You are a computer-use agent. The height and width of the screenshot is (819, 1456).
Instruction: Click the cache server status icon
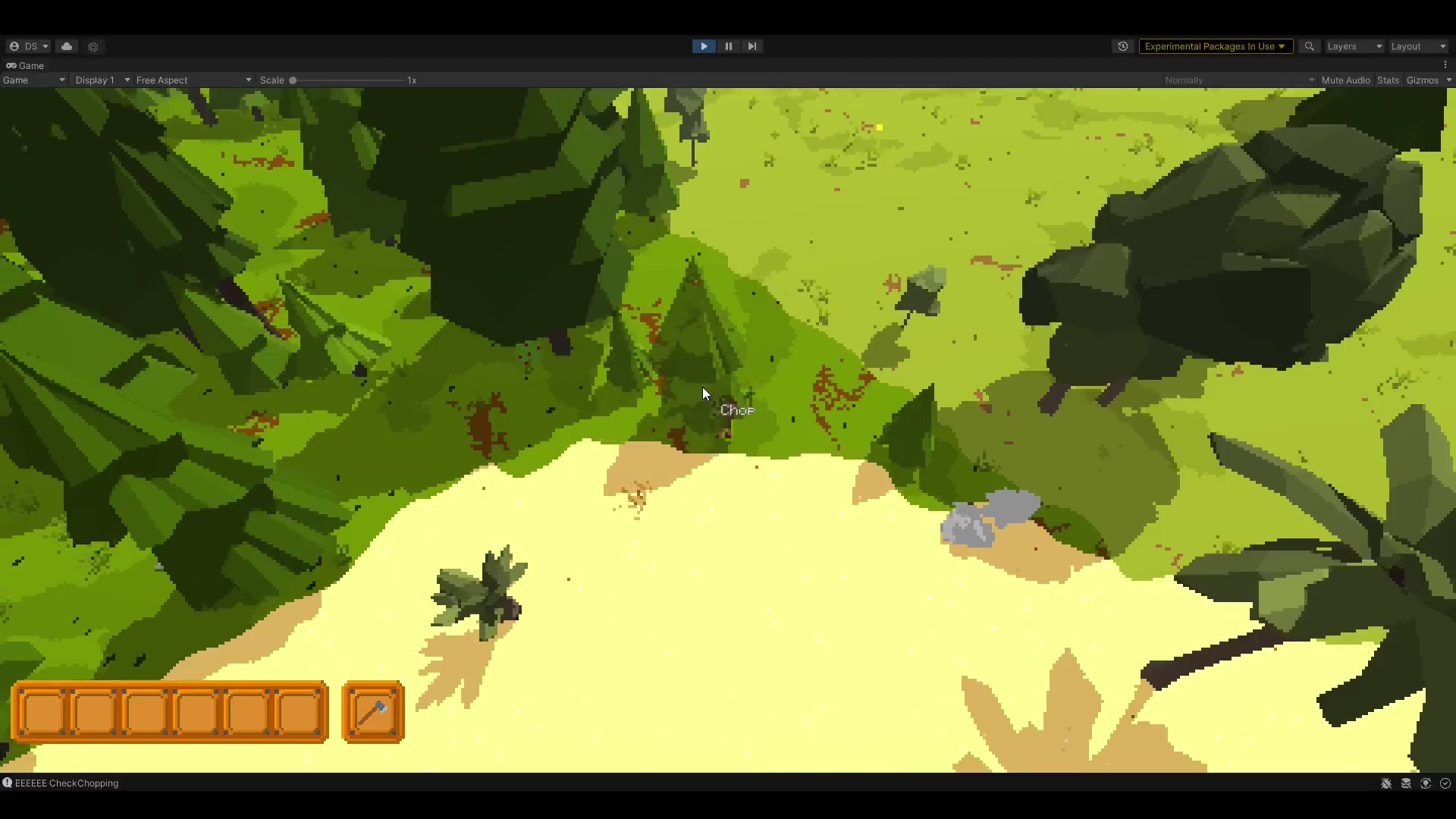pyautogui.click(x=1406, y=783)
